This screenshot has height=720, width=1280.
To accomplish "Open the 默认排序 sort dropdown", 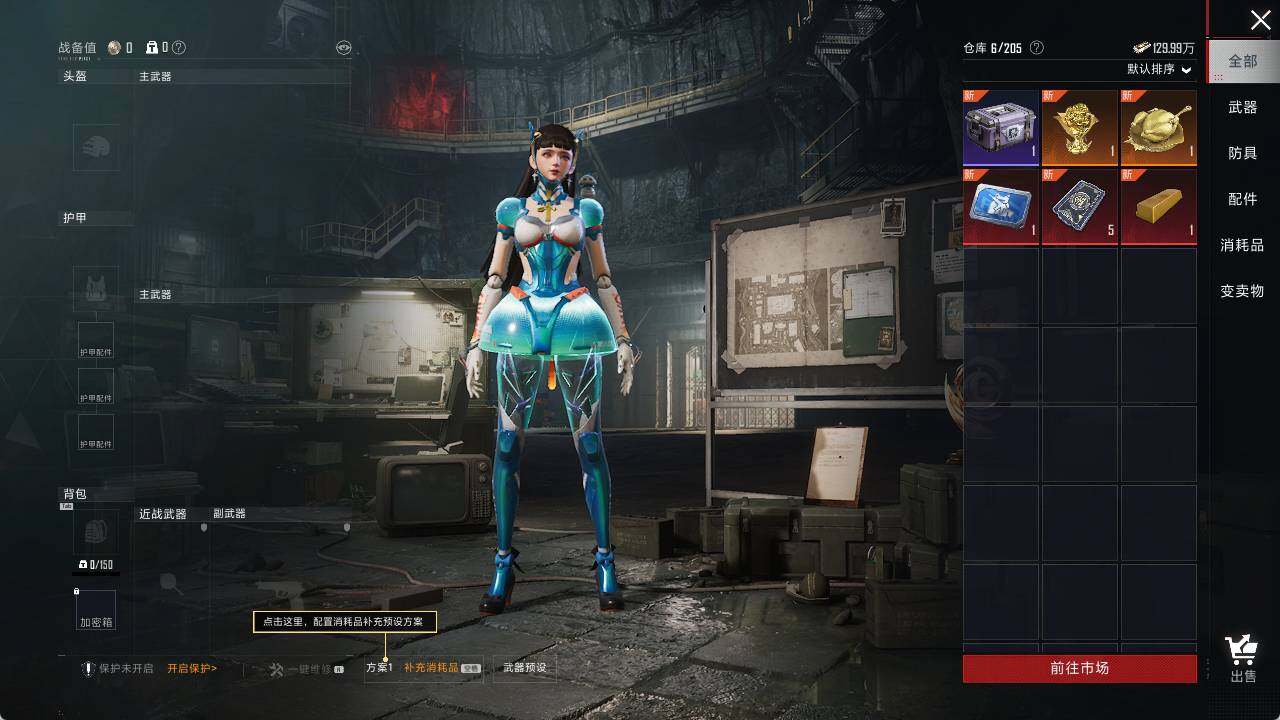I will tap(1160, 70).
